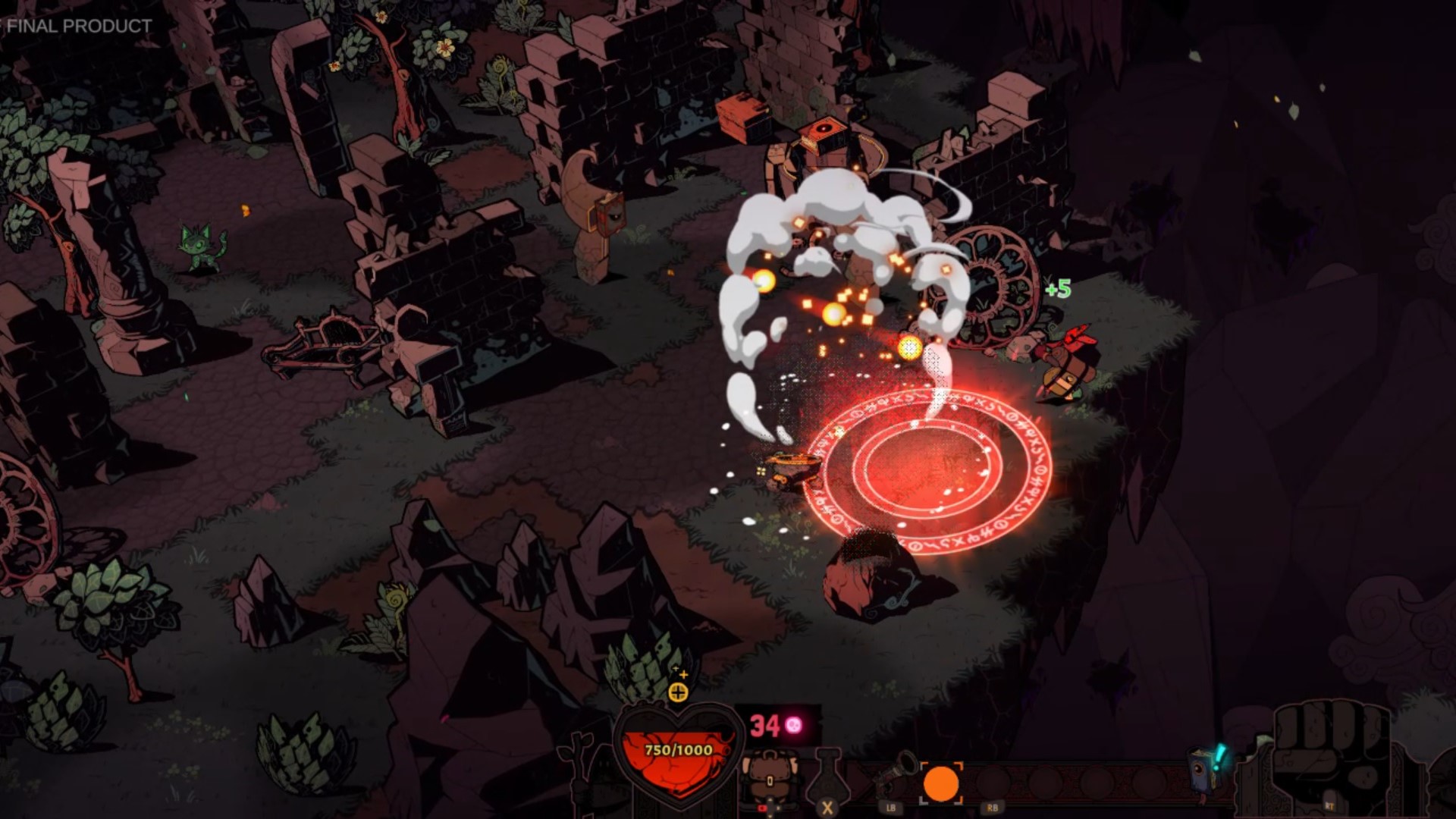The height and width of the screenshot is (819, 1456).
Task: Select the orange ammo bullet slot
Action: (x=943, y=785)
